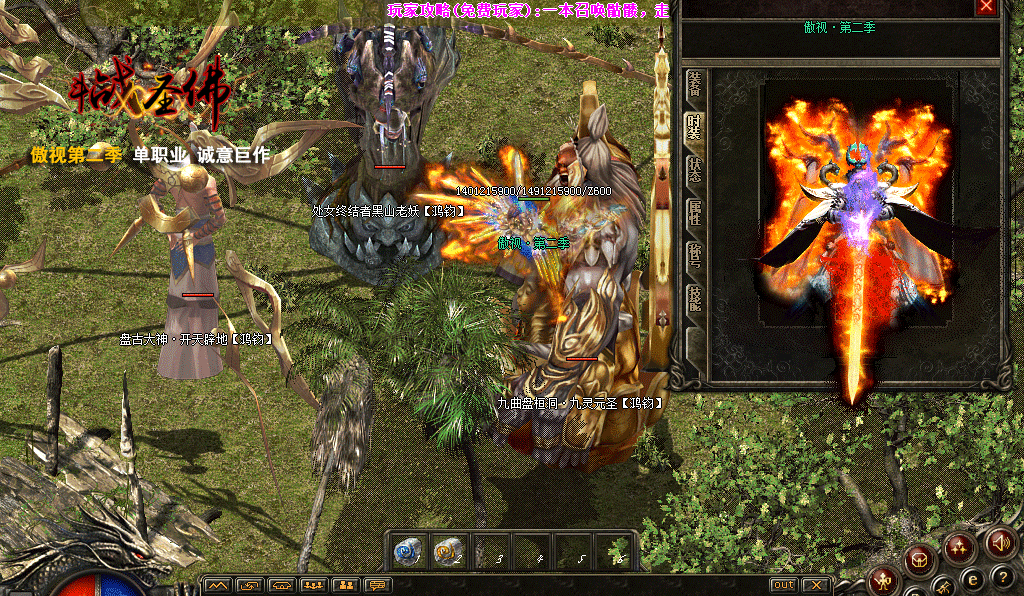Open the 时装 fashion tab

tap(694, 127)
